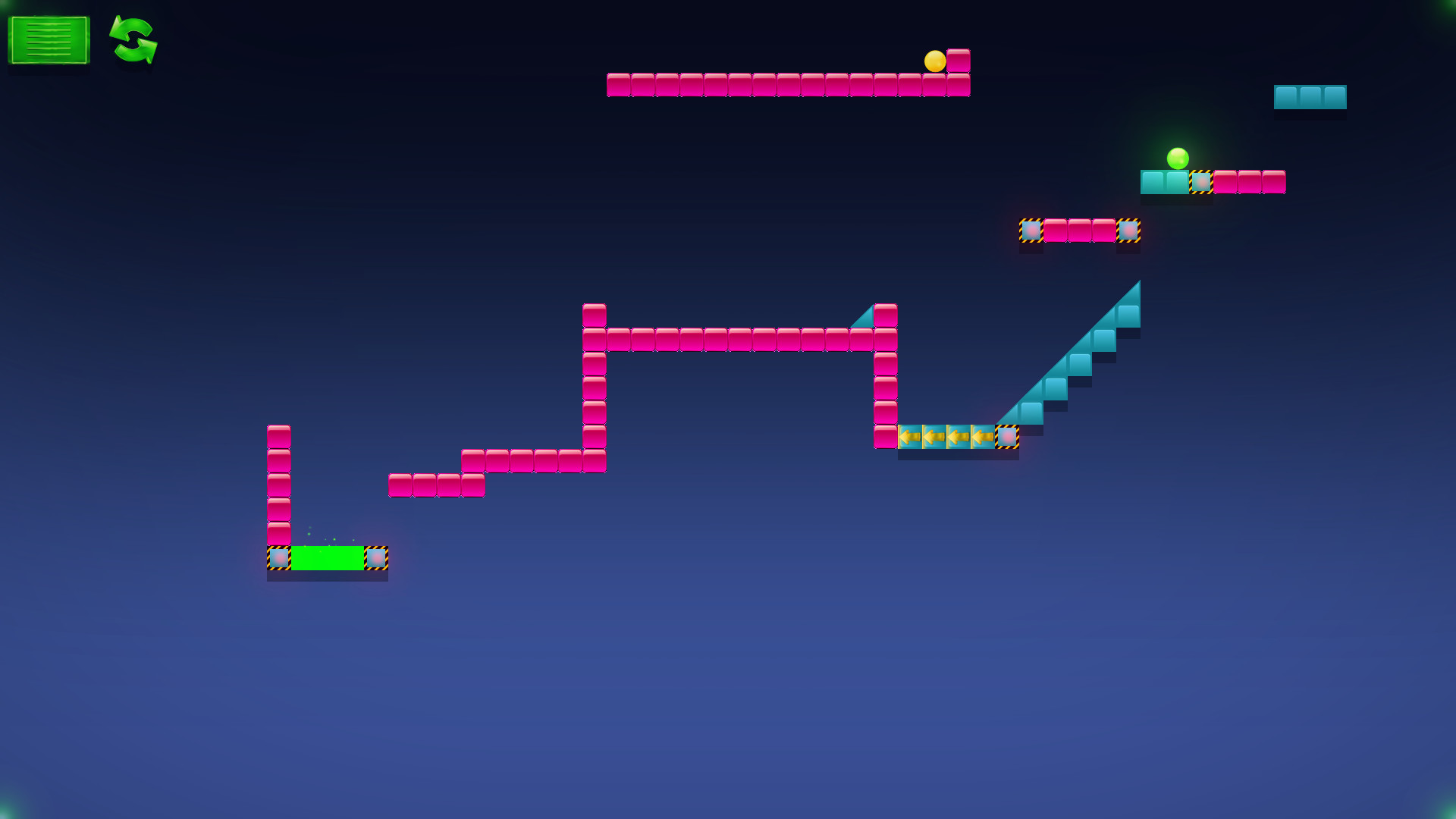Screen dimensions: 1456x819
Task: Click the three-block blue platform in top right
Action: (1310, 96)
